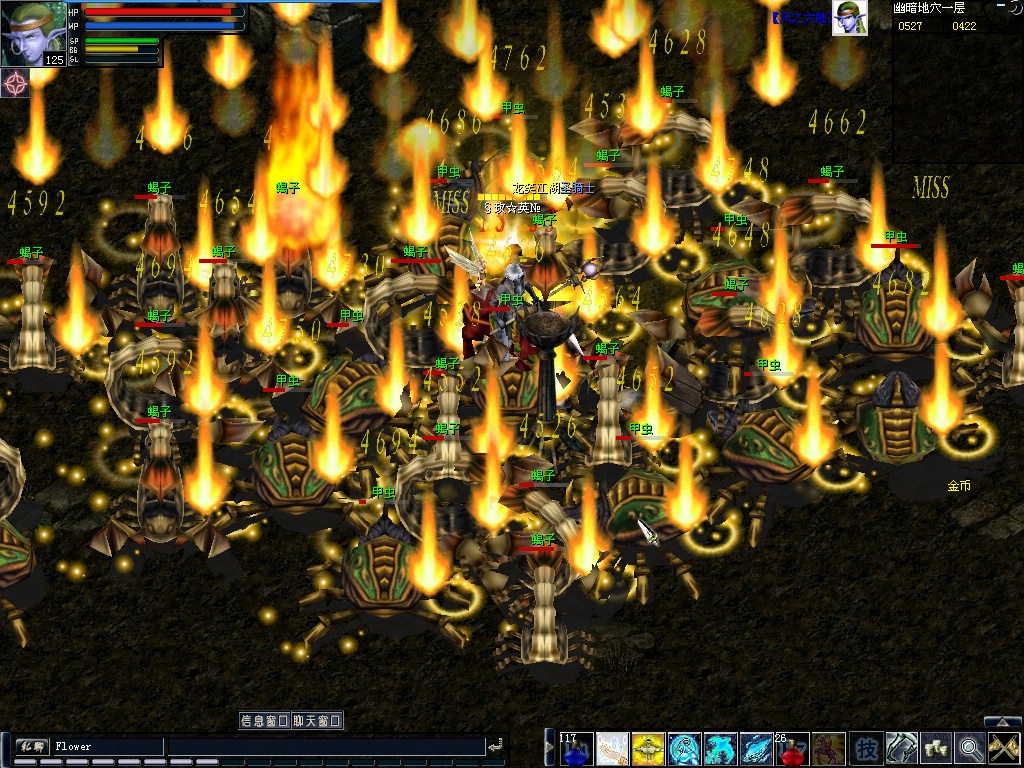Click the up-arrow toggle above the menu icons
The image size is (1024, 768).
coord(1003,722)
